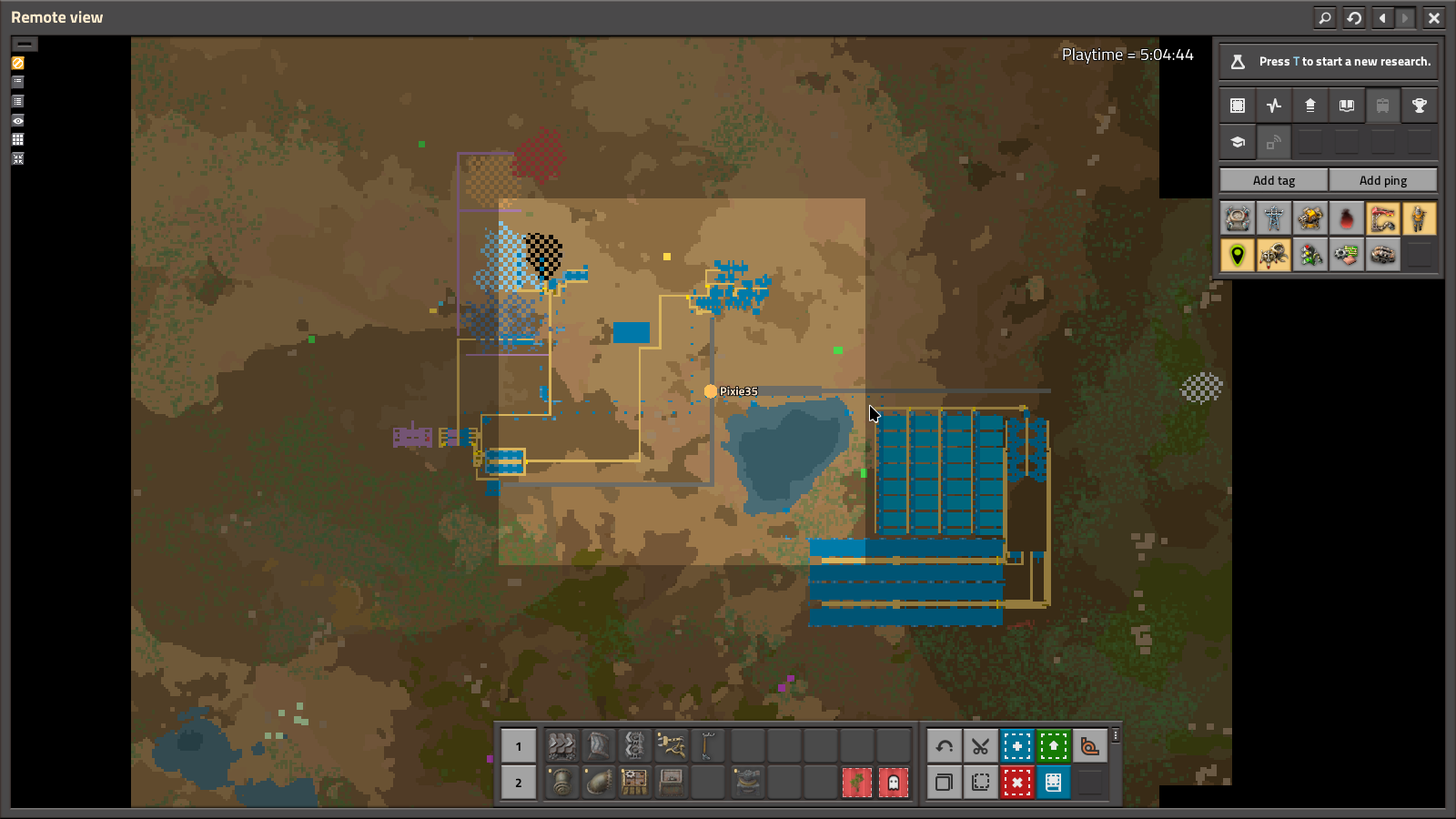Collapse the sidebar with the shrink-arrows icon
The height and width of the screenshot is (819, 1456).
17,158
